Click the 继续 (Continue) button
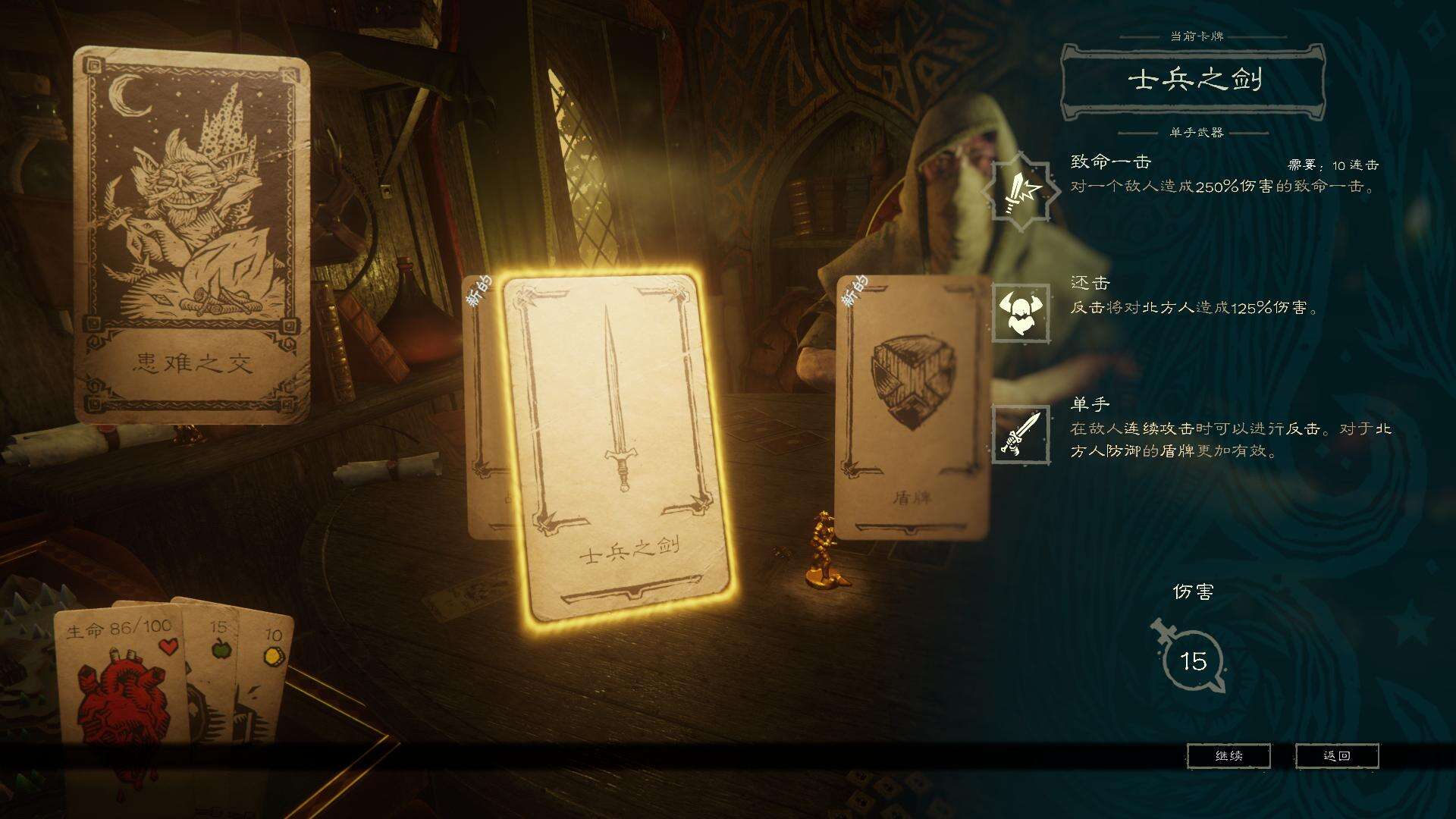The width and height of the screenshot is (1456, 819). click(x=1228, y=756)
